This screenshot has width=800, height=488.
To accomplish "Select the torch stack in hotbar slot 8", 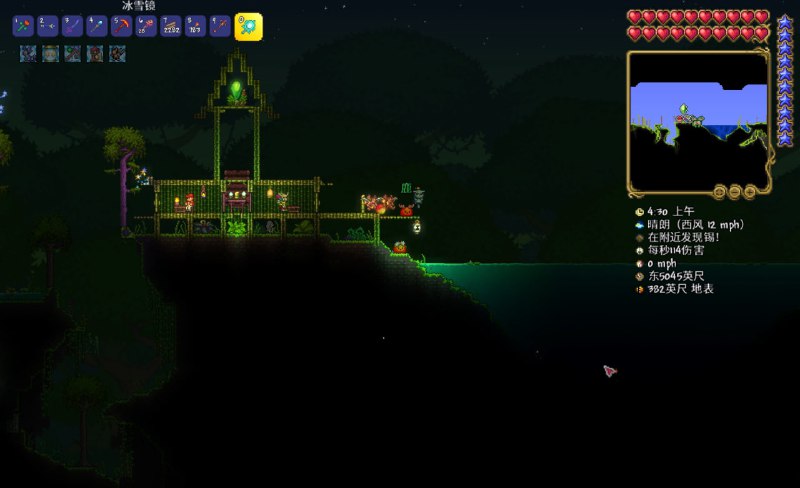I will [x=196, y=27].
